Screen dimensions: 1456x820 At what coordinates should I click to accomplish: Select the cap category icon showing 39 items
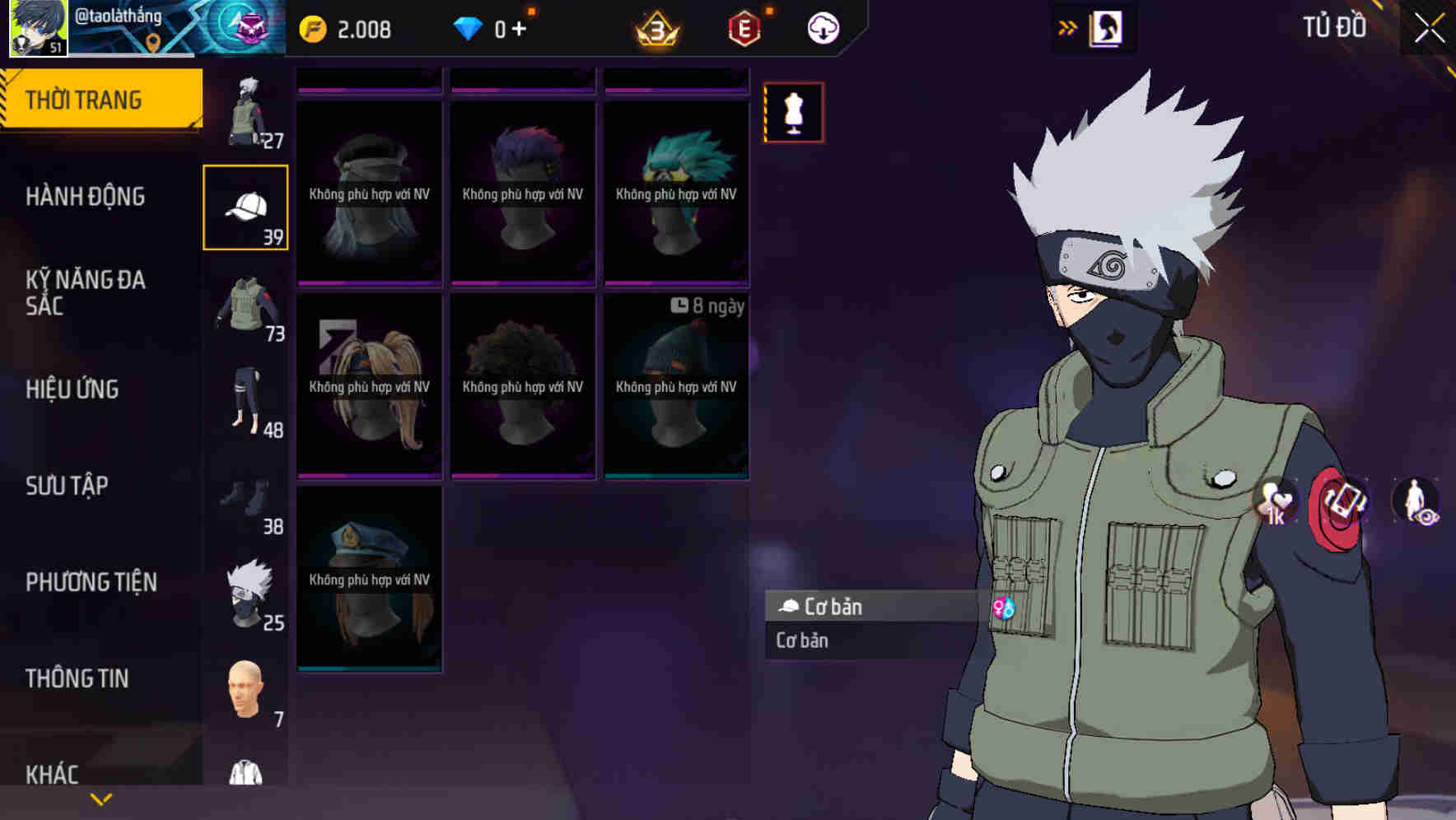[245, 206]
